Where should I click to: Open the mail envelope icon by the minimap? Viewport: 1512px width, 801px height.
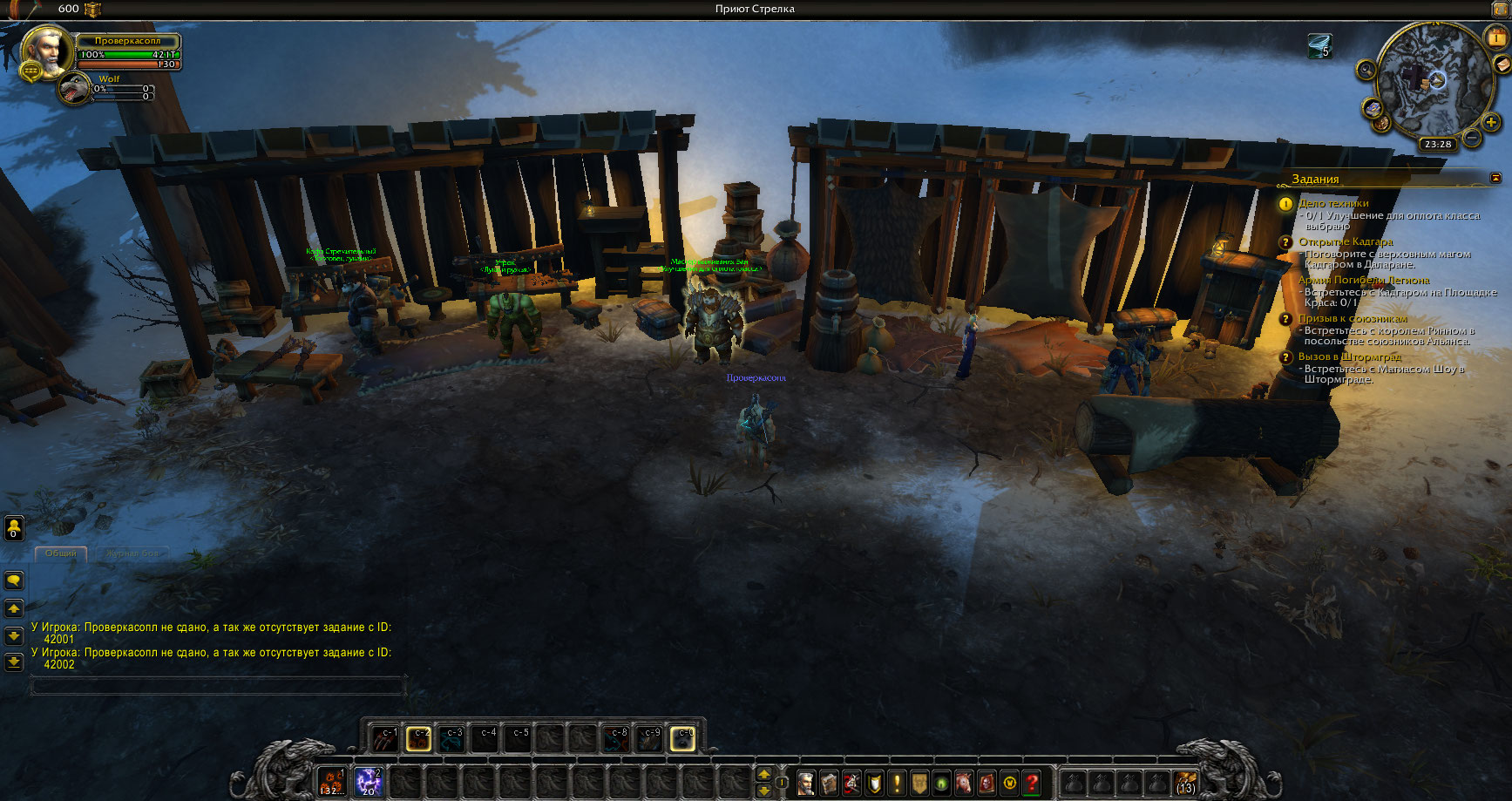coord(1502,64)
